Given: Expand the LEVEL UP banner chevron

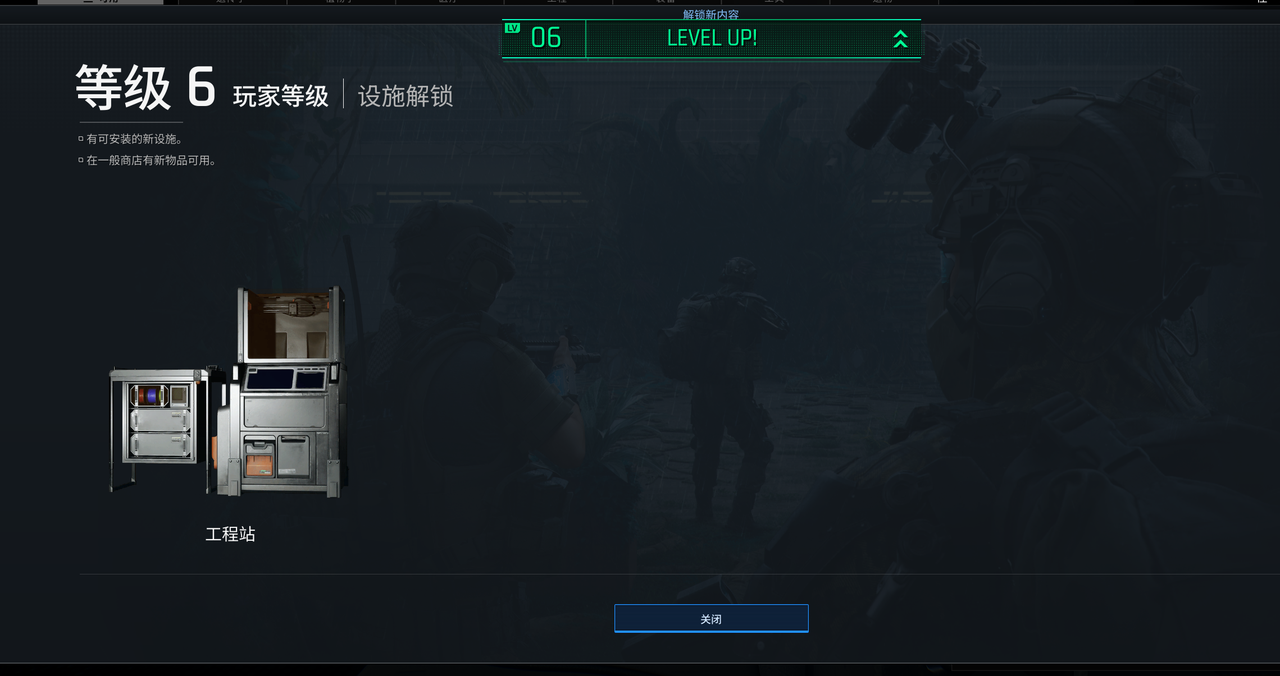Looking at the screenshot, I should (x=900, y=39).
